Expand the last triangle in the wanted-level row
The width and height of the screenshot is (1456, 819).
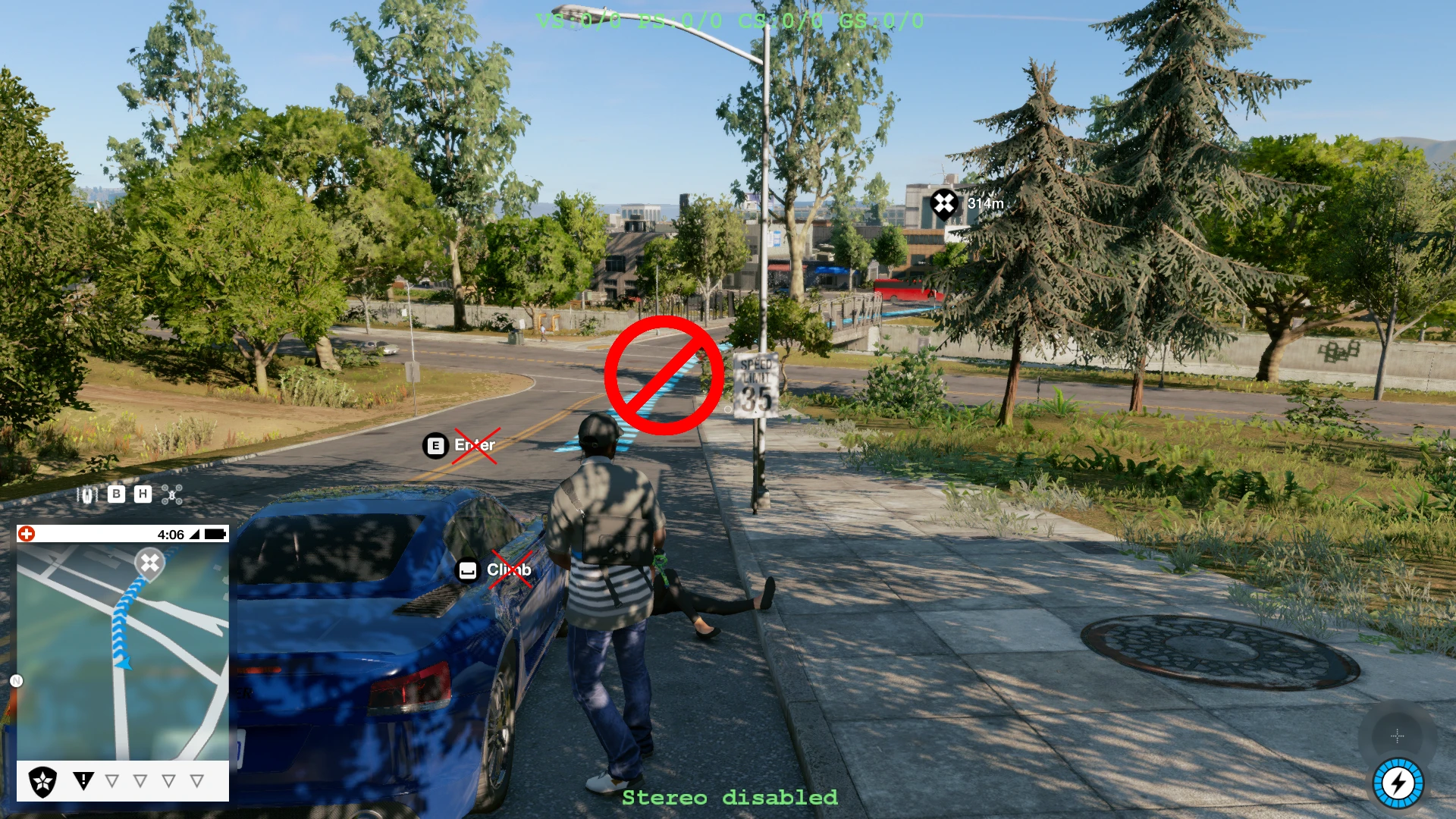coord(196,780)
